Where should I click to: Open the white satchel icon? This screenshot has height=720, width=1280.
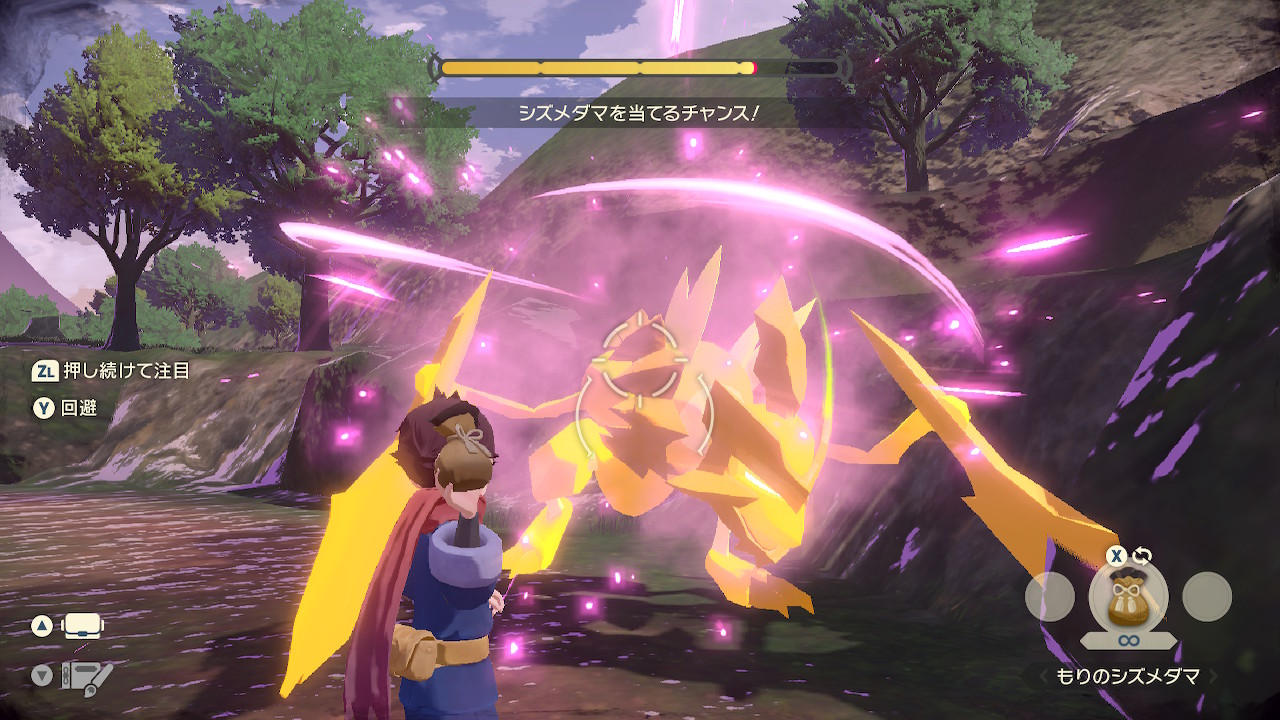(x=84, y=627)
